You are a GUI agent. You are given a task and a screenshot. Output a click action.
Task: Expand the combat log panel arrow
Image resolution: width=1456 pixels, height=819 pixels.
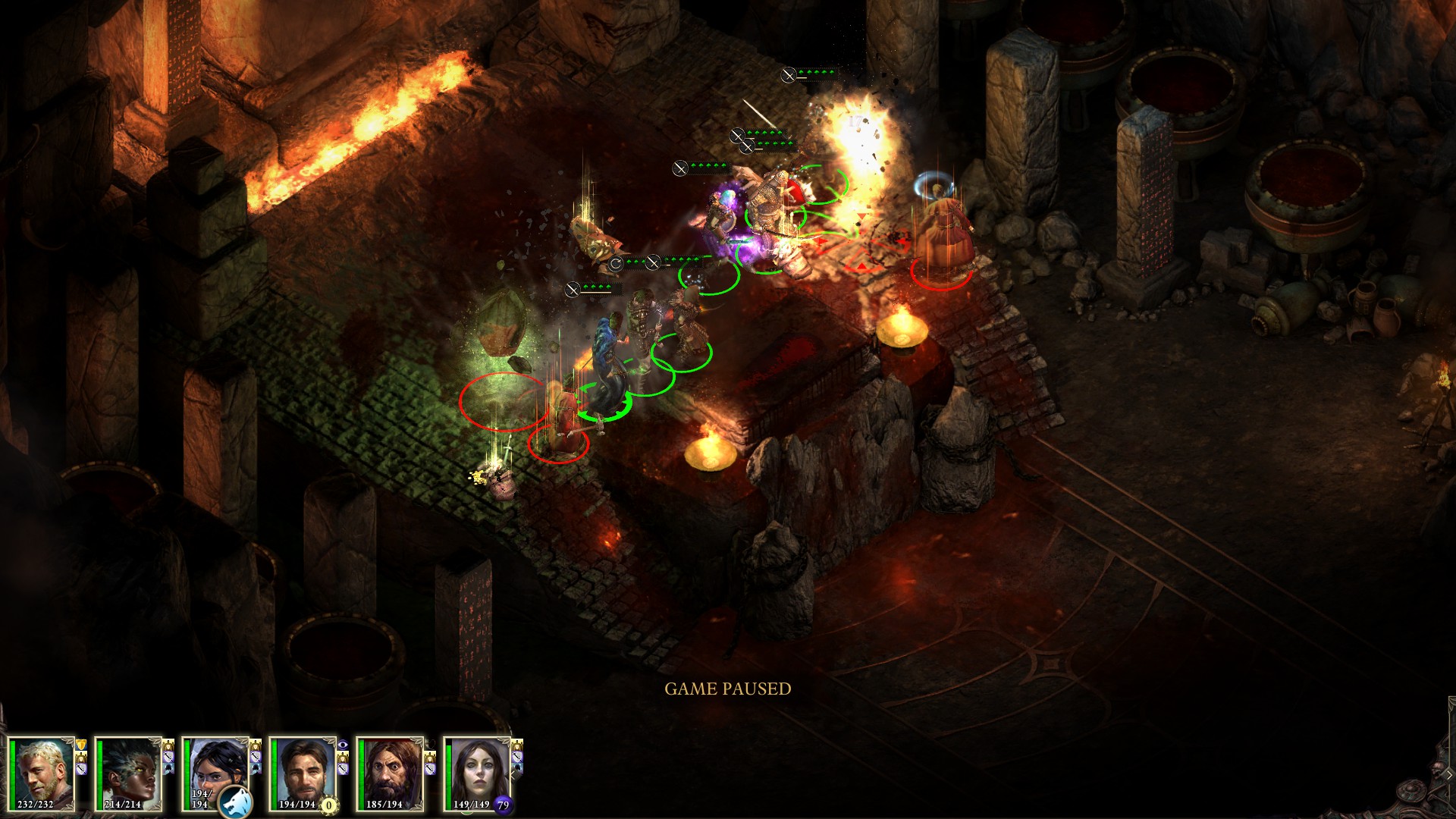[1448, 775]
